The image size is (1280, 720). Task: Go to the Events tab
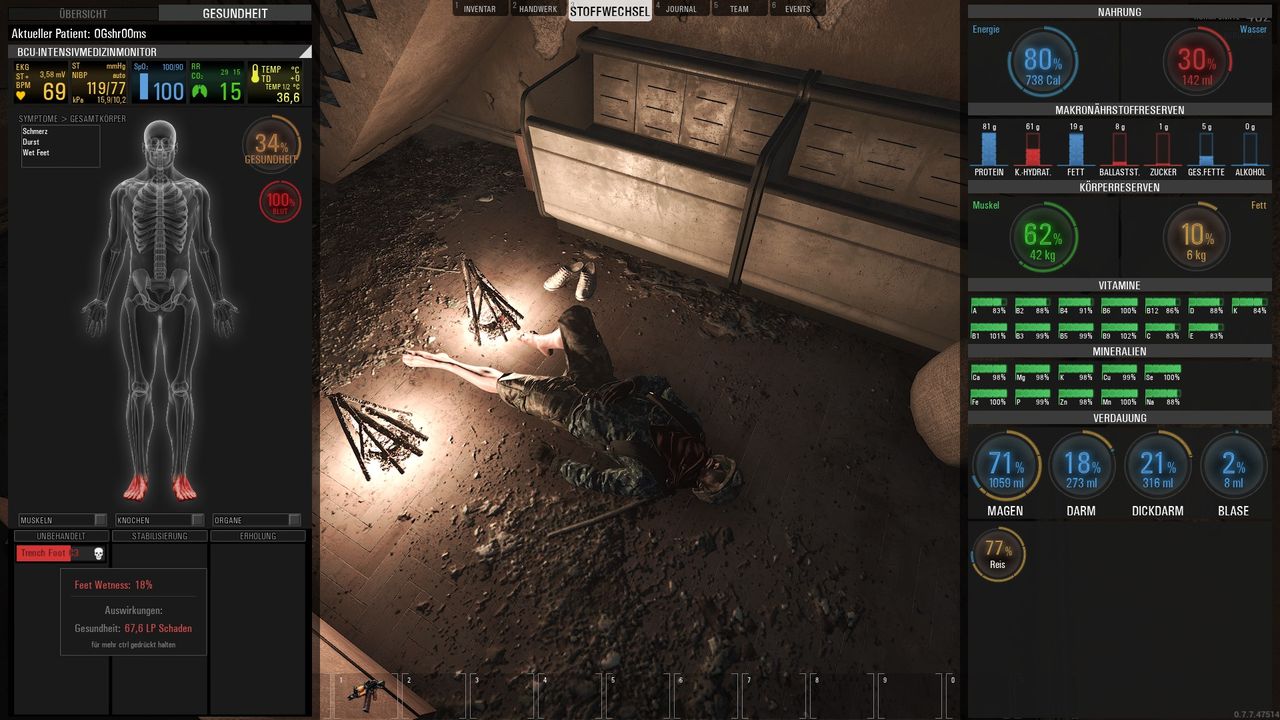click(797, 9)
